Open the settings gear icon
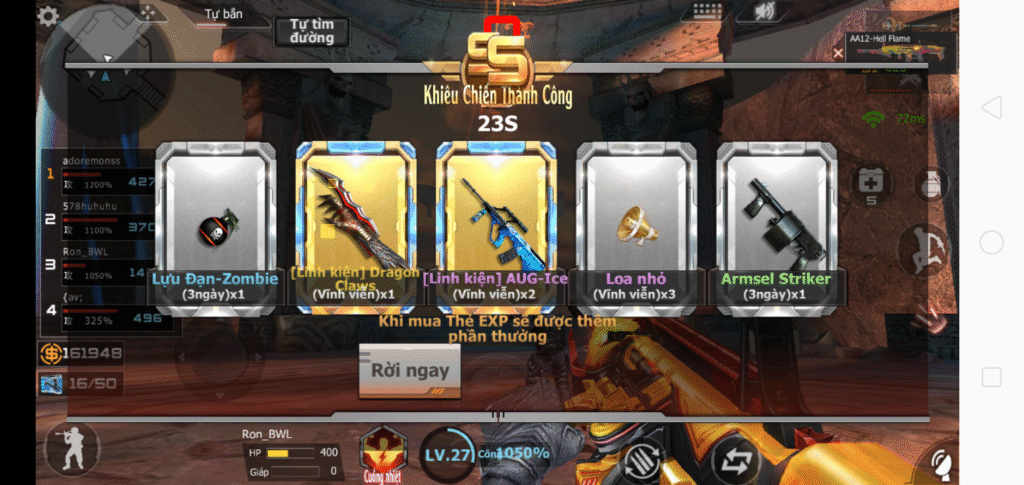 47,16
